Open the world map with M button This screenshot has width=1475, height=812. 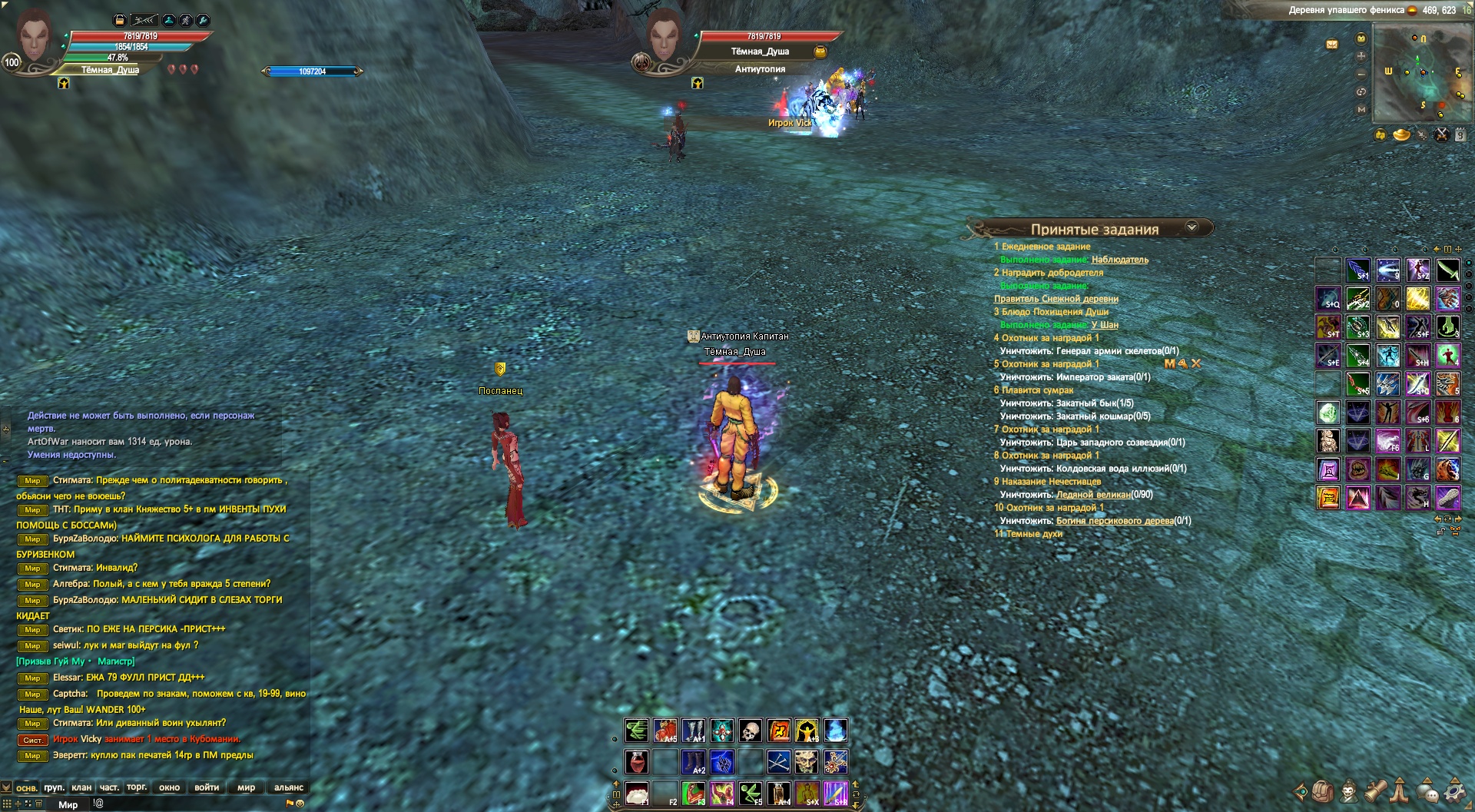pyautogui.click(x=1361, y=109)
